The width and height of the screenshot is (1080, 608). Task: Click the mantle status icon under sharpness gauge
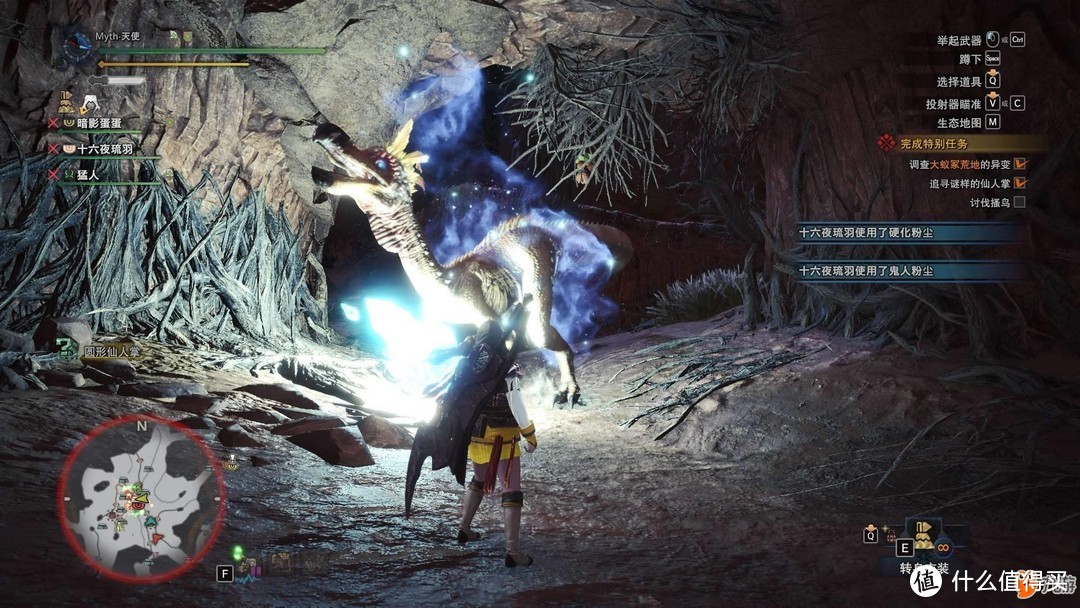click(x=67, y=101)
